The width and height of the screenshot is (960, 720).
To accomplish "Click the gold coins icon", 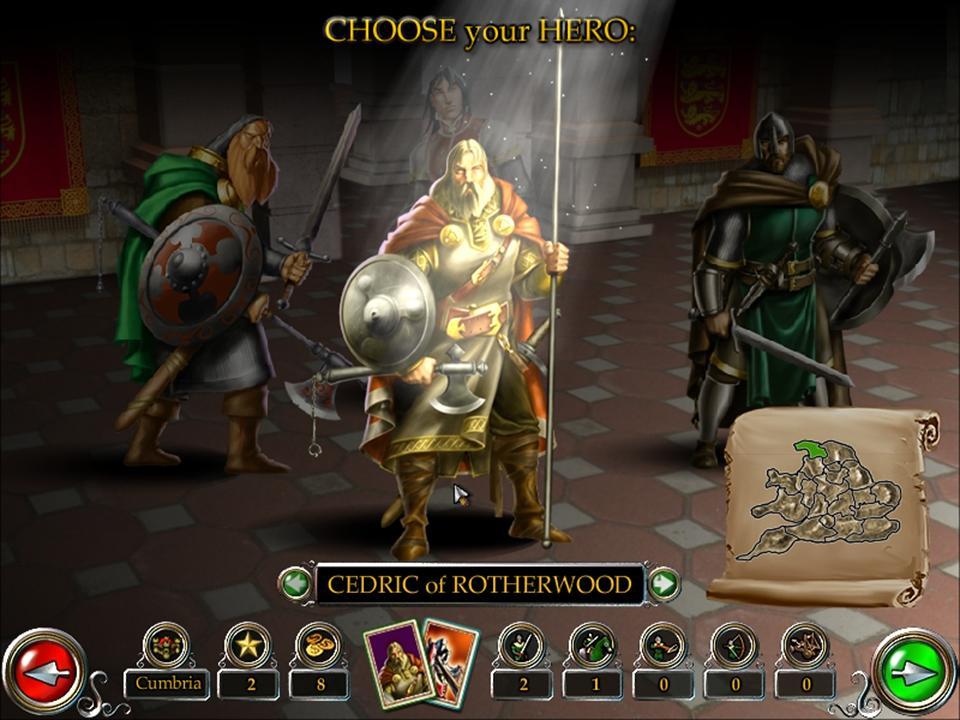I will coord(318,645).
